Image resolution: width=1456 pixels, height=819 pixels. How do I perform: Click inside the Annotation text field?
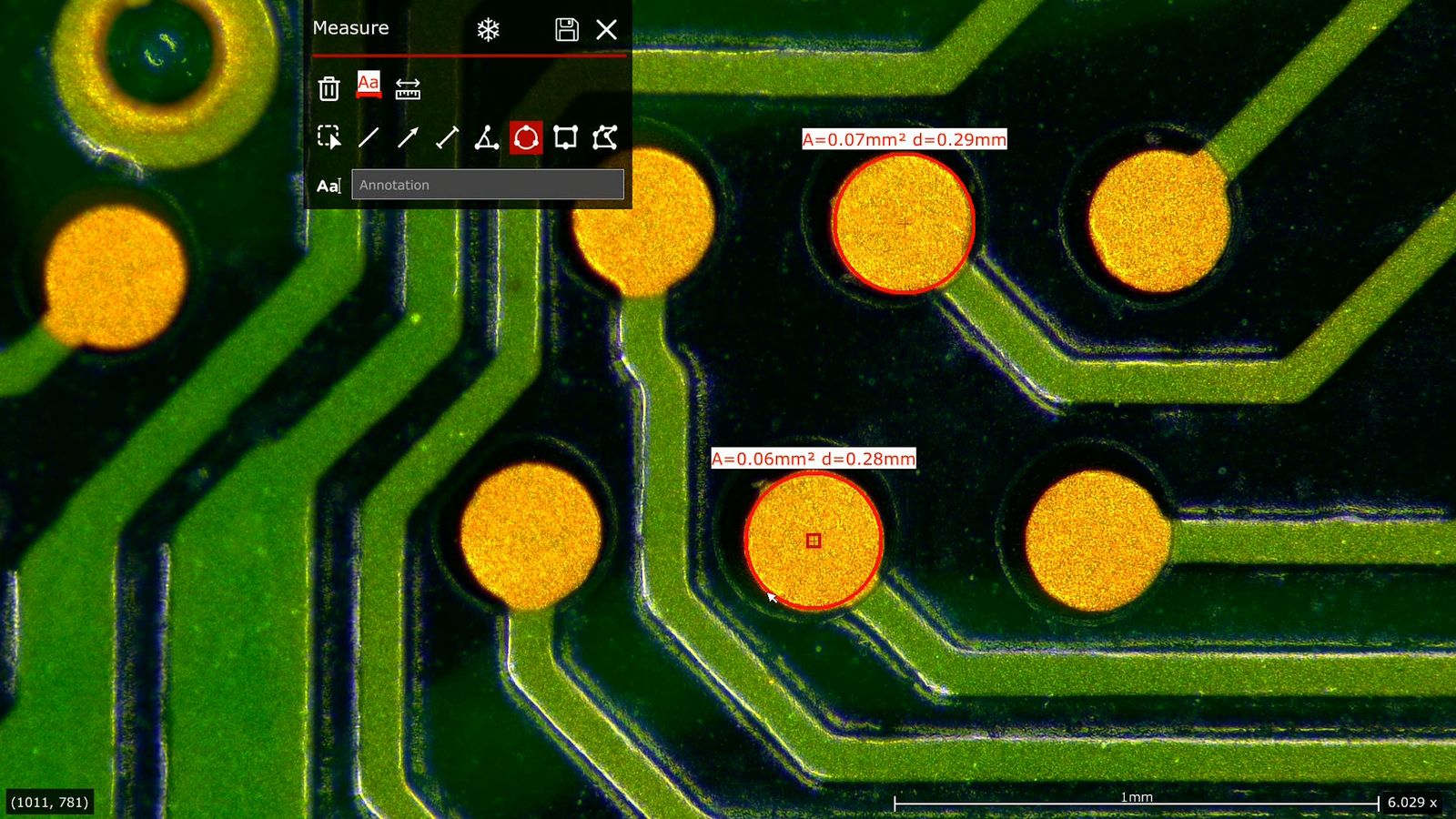(x=487, y=185)
